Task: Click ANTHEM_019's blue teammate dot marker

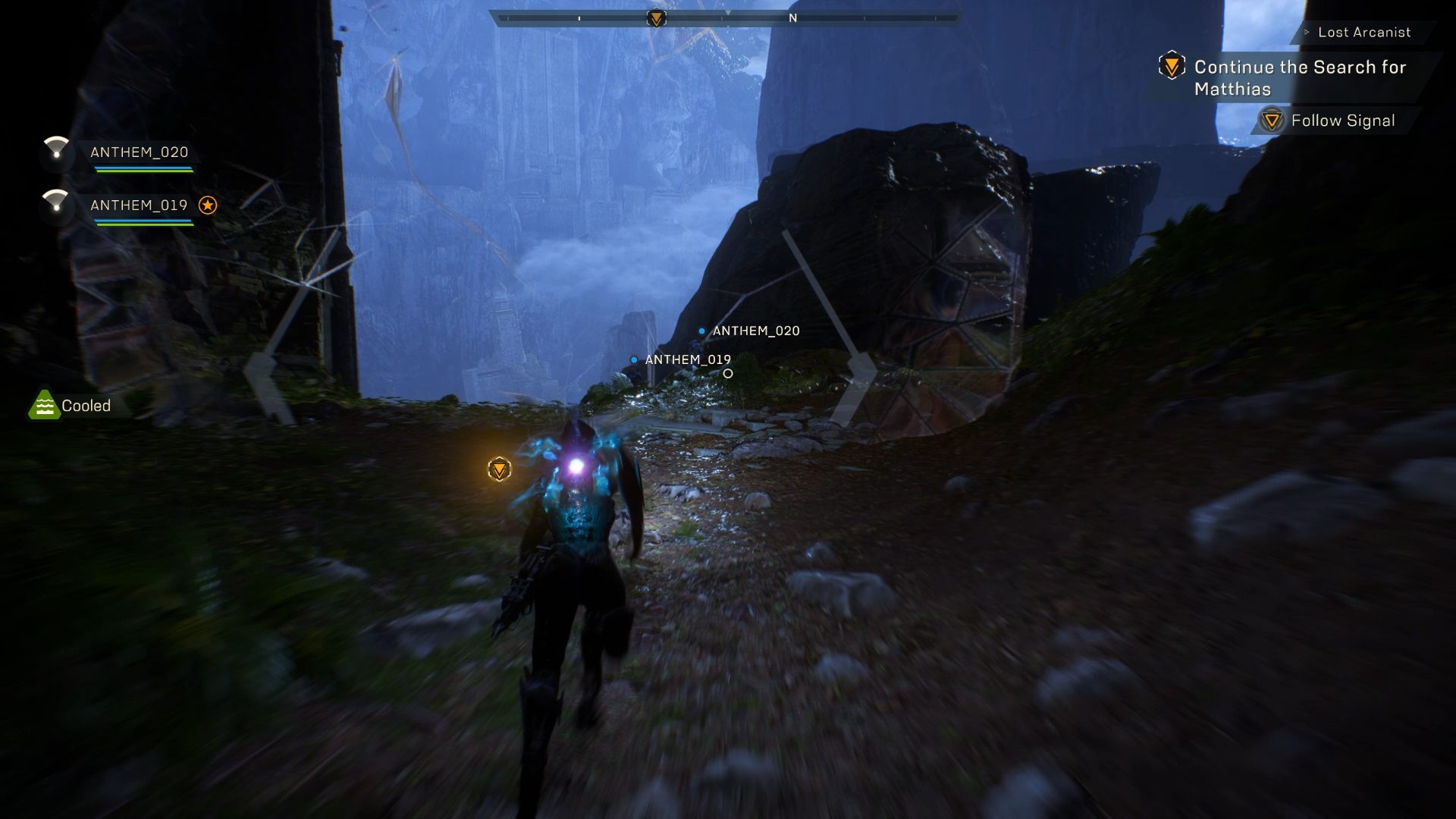Action: (634, 359)
